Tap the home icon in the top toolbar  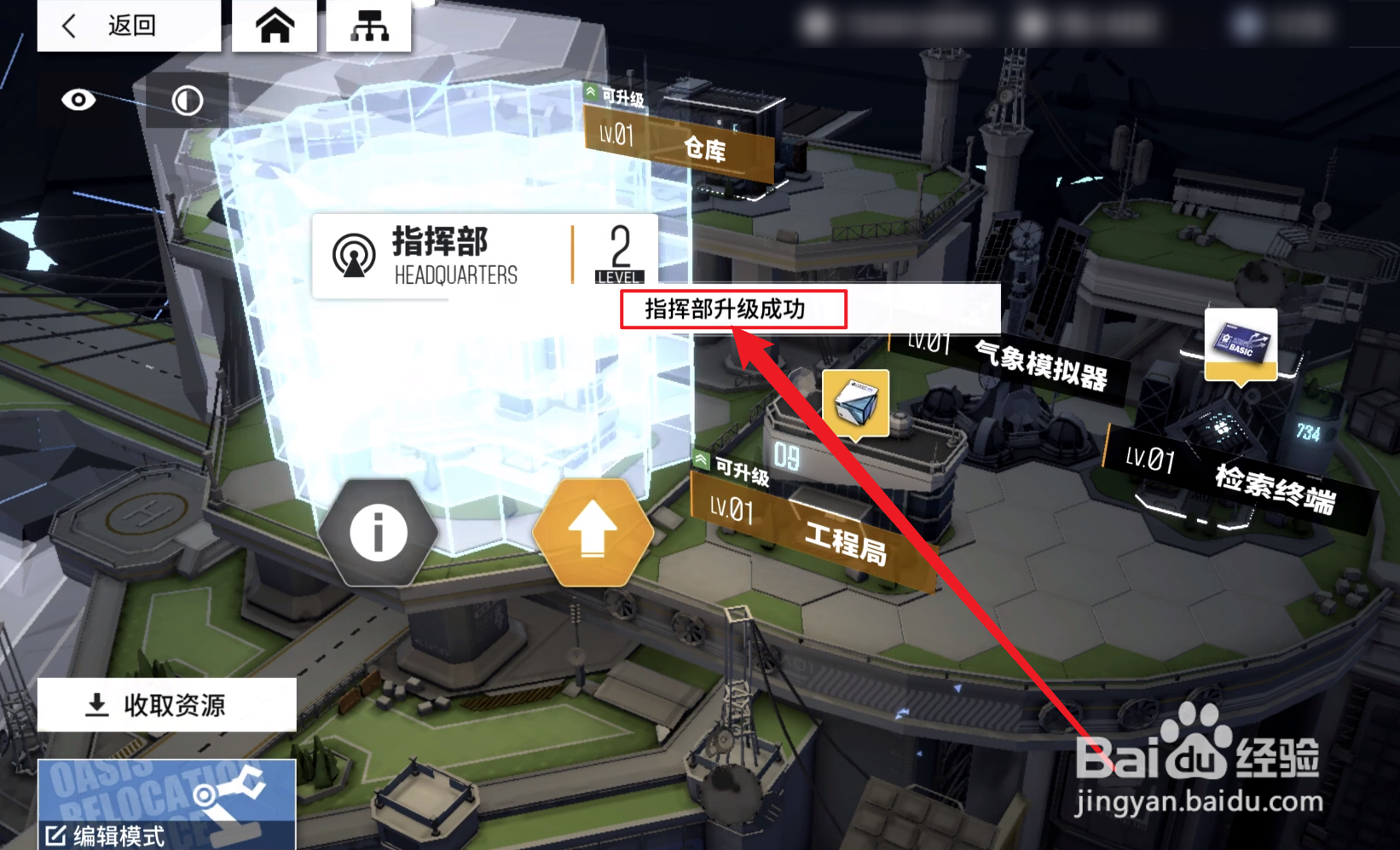[x=273, y=24]
